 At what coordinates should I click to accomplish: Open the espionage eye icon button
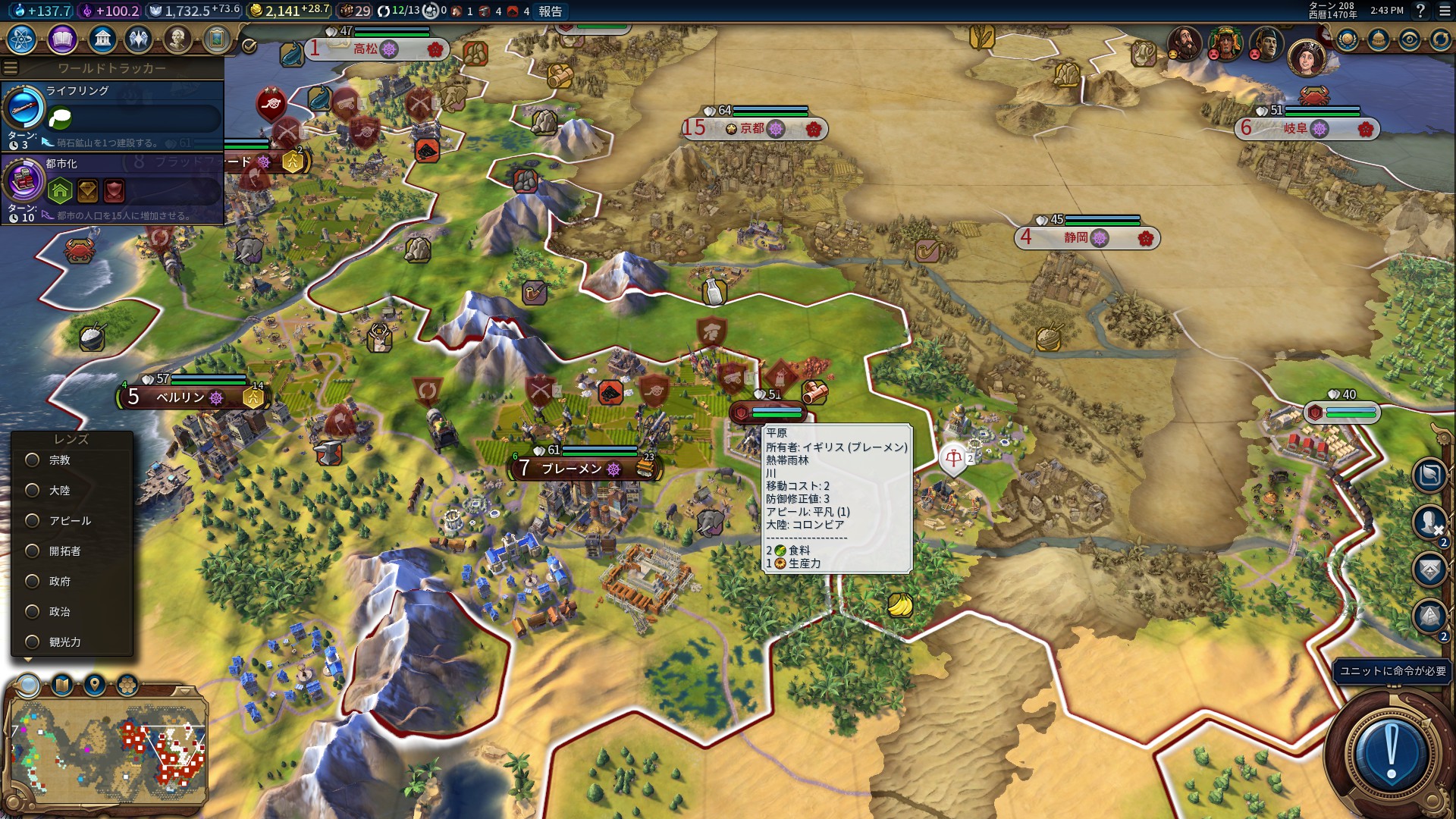[x=1409, y=39]
